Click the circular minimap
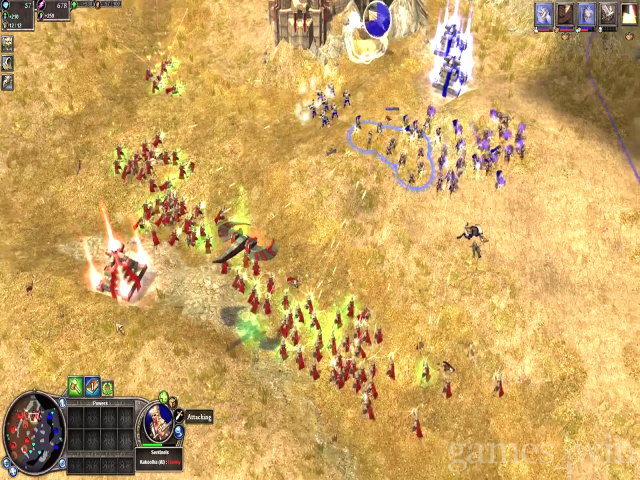 [33, 431]
